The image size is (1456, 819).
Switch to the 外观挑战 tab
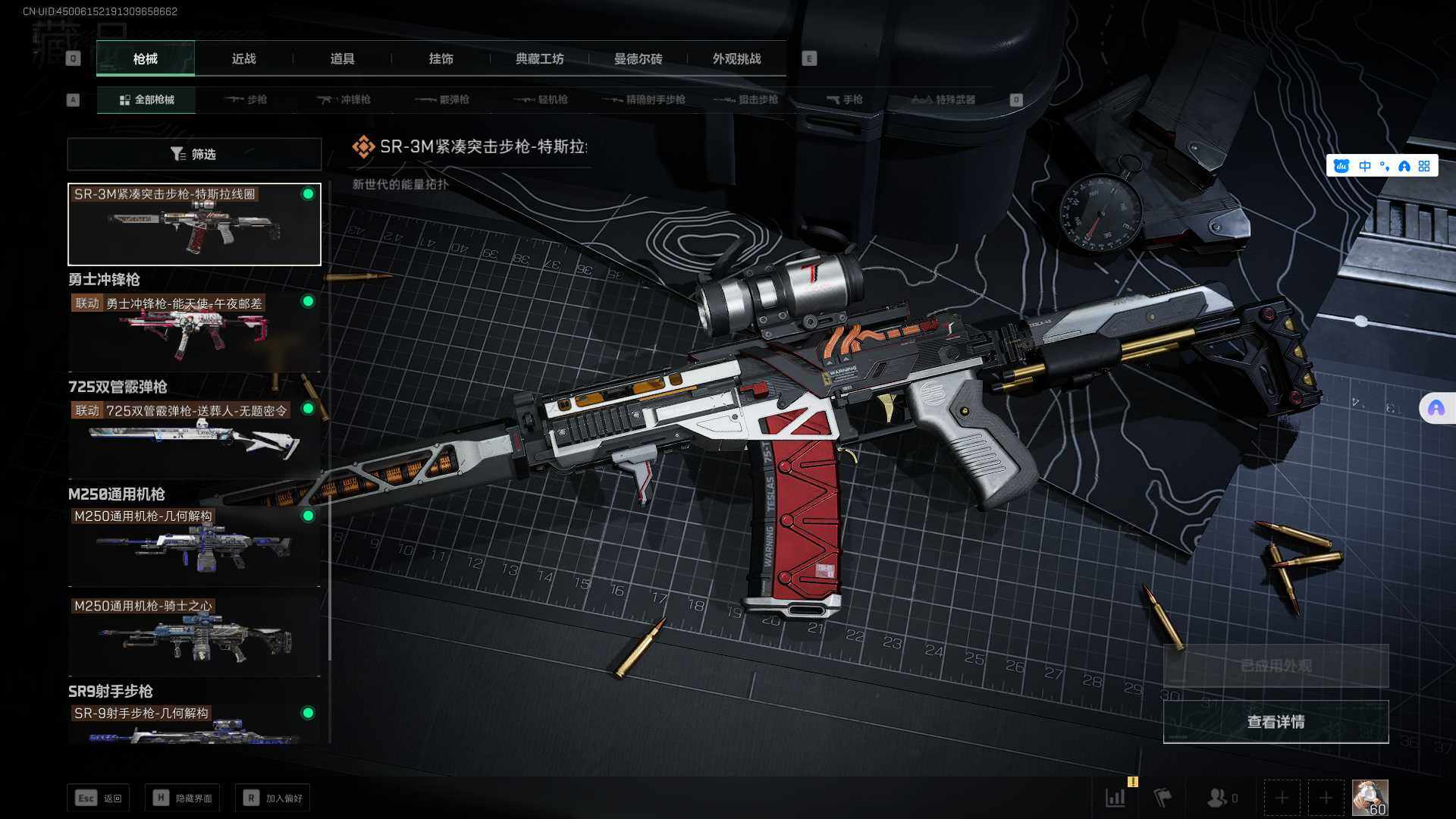[736, 59]
